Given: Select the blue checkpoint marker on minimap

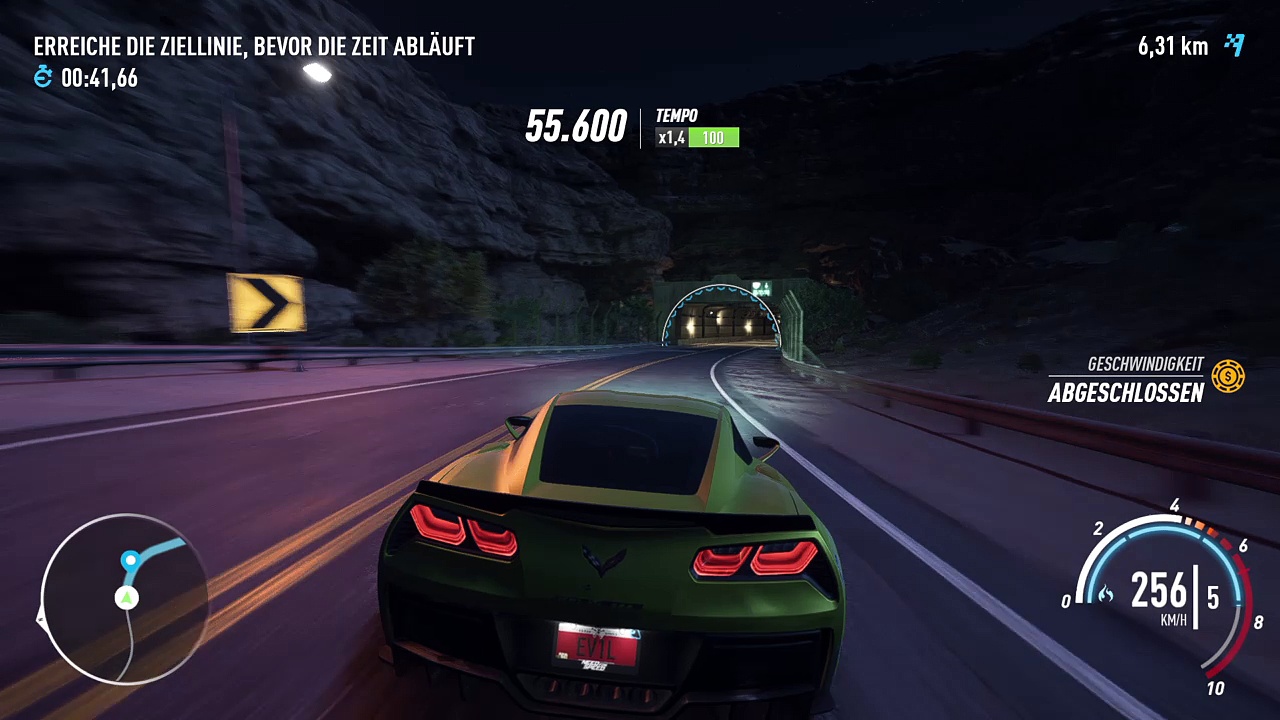Looking at the screenshot, I should pyautogui.click(x=130, y=560).
